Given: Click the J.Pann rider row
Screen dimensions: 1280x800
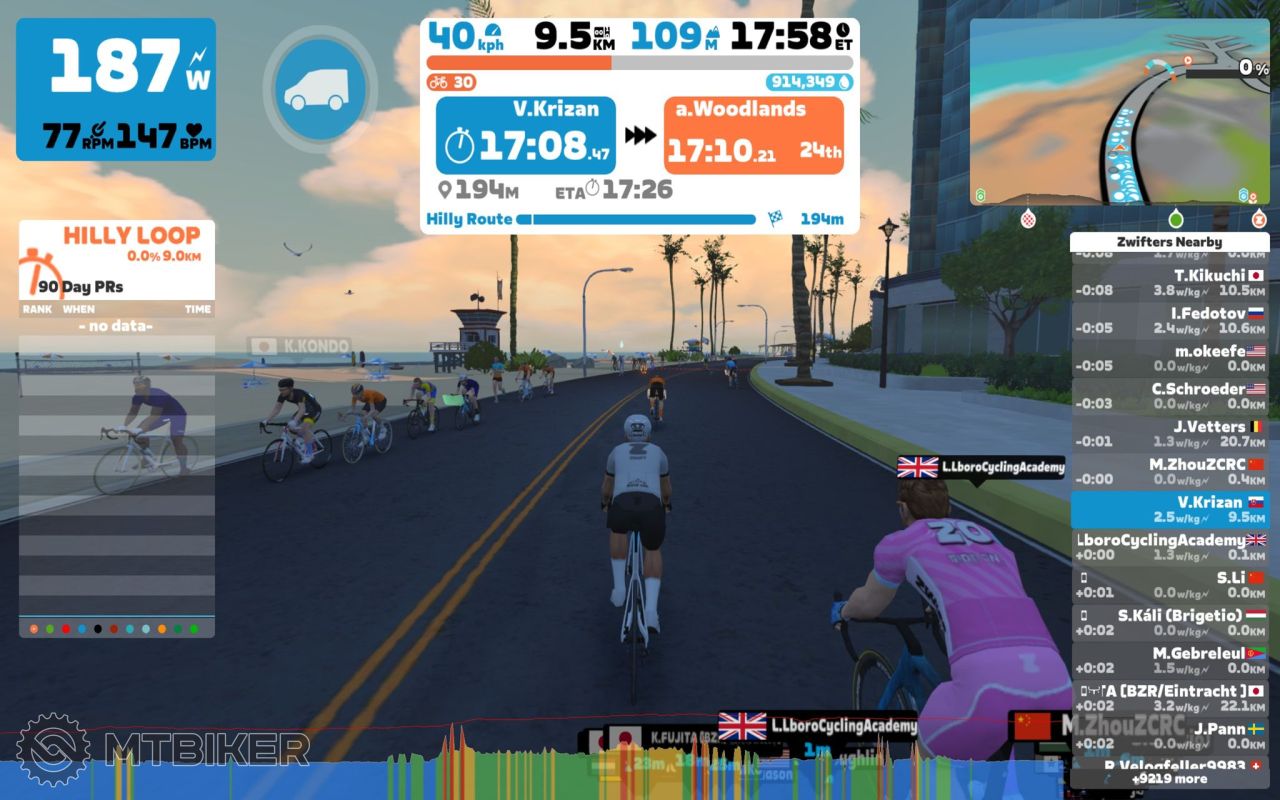Looking at the screenshot, I should 1169,736.
